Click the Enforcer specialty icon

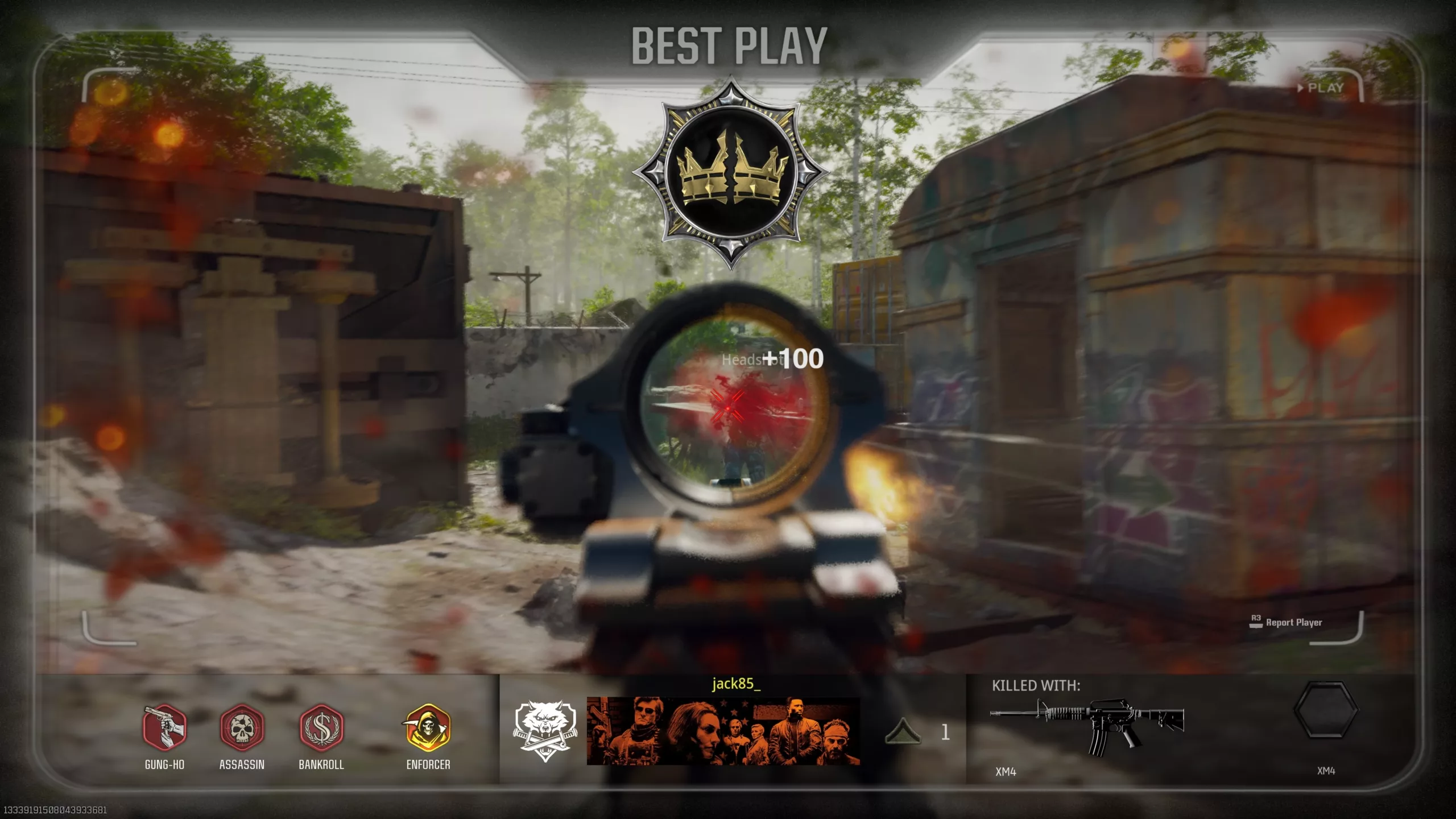[428, 727]
